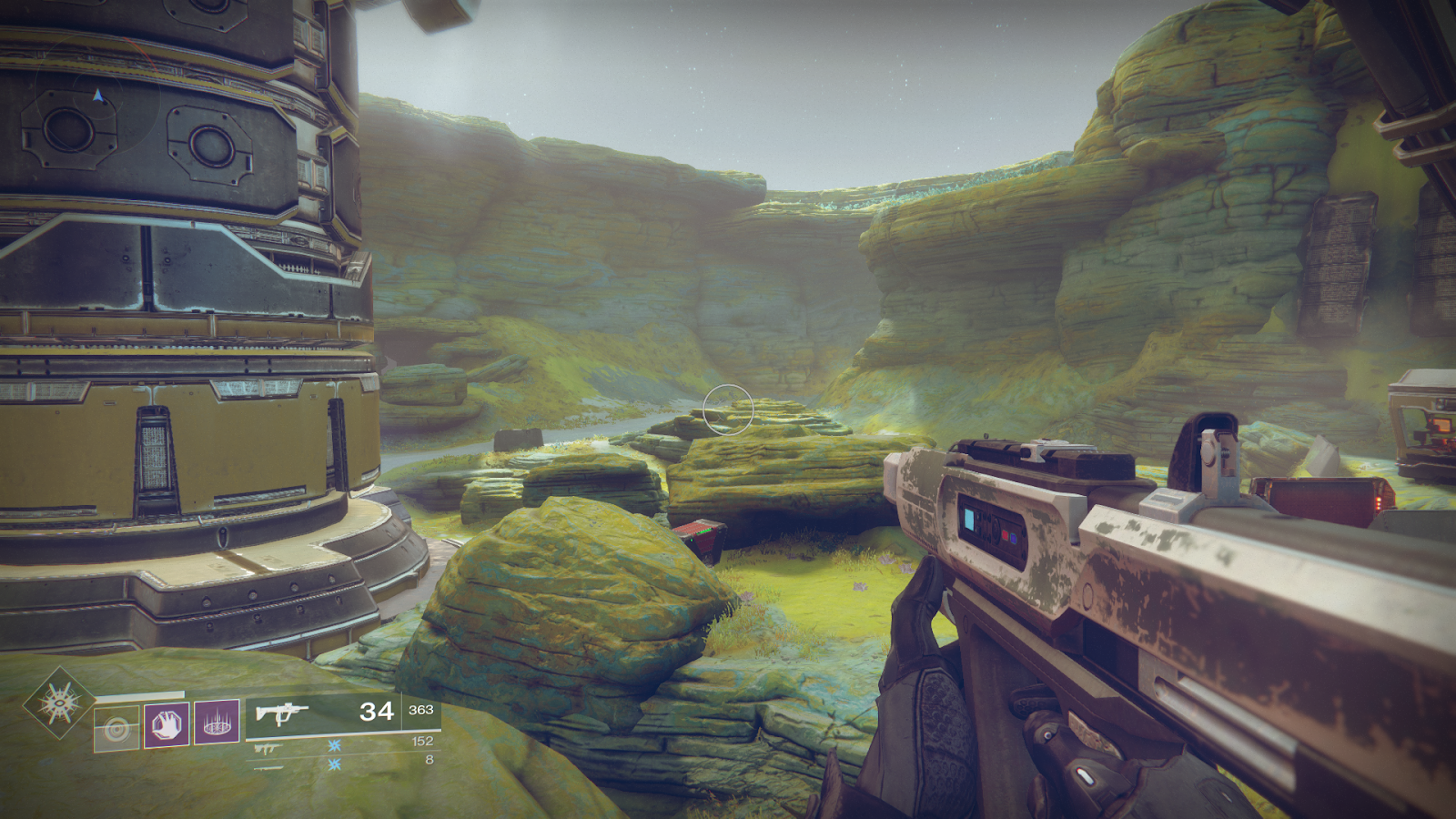This screenshot has width=1456, height=819.
Task: Switch to the heavy weapon with 8 ammo
Action: pyautogui.click(x=342, y=763)
